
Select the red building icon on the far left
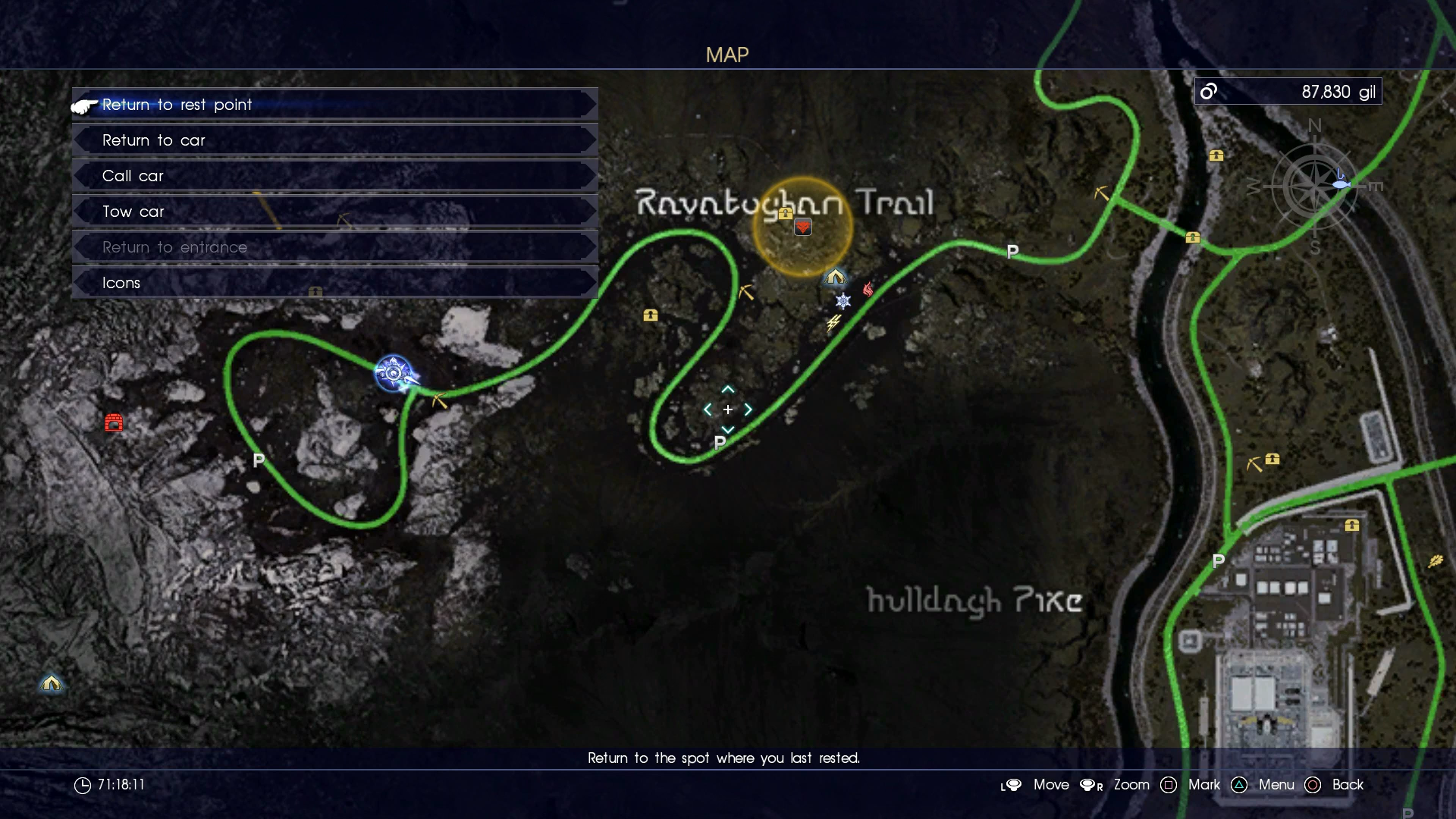click(x=115, y=422)
